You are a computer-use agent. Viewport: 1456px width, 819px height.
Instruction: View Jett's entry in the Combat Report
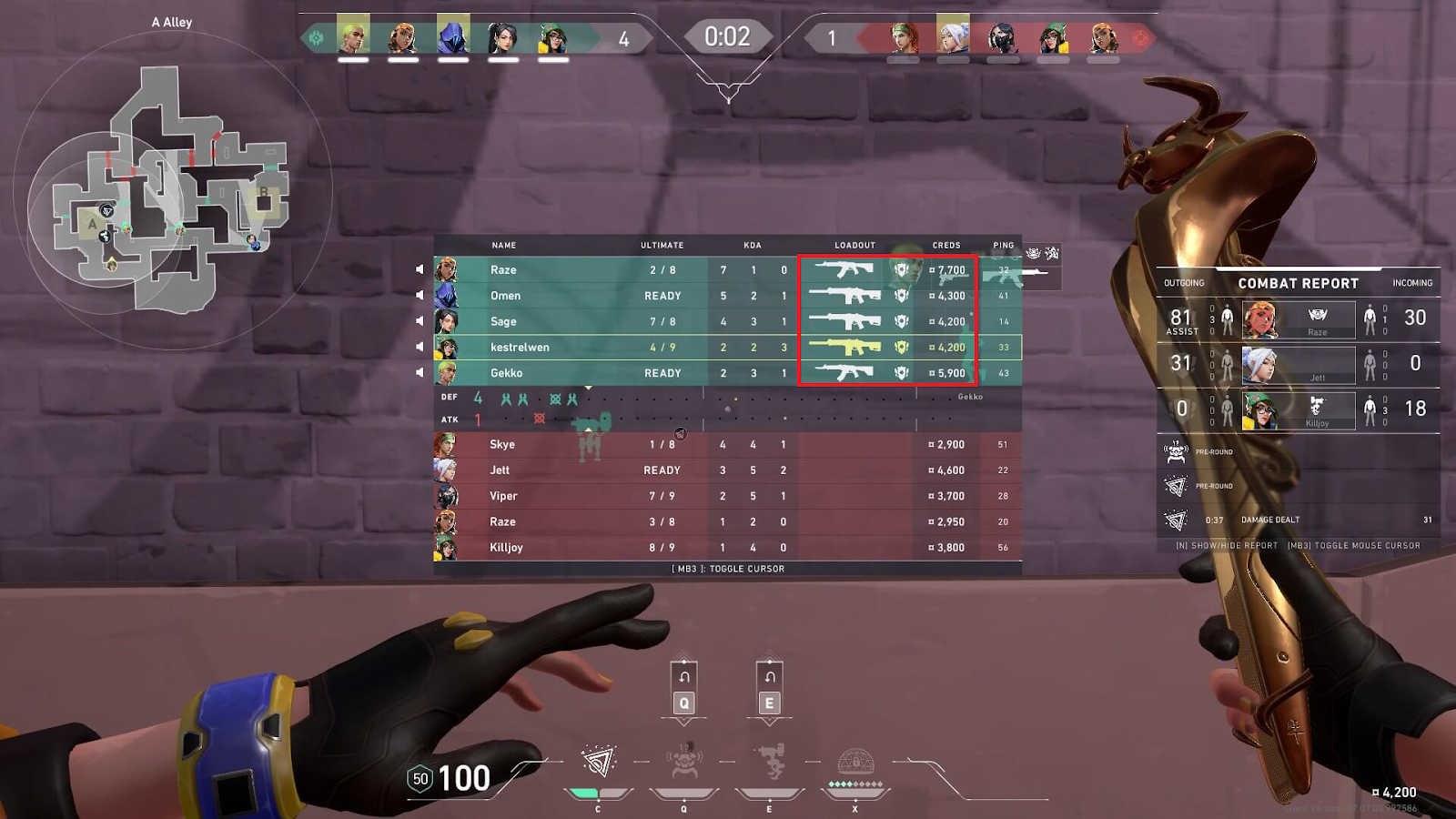click(1299, 364)
